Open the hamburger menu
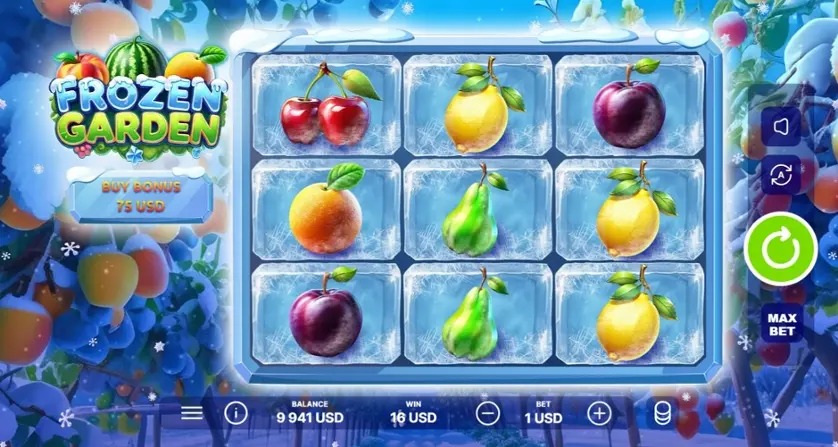This screenshot has height=447, width=838. [x=191, y=412]
